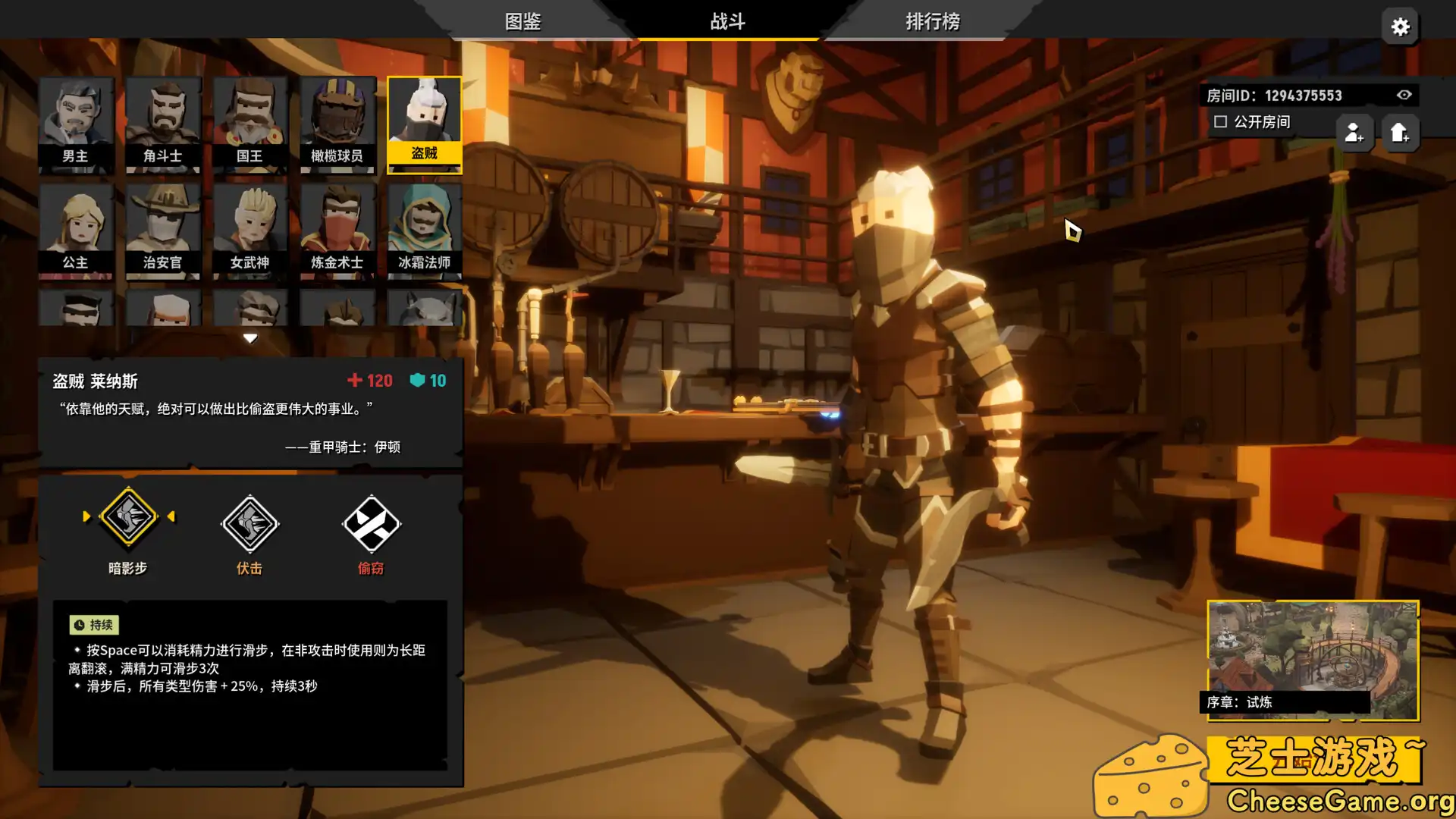Image resolution: width=1456 pixels, height=819 pixels.
Task: Open the settings gear icon
Action: coord(1400,27)
